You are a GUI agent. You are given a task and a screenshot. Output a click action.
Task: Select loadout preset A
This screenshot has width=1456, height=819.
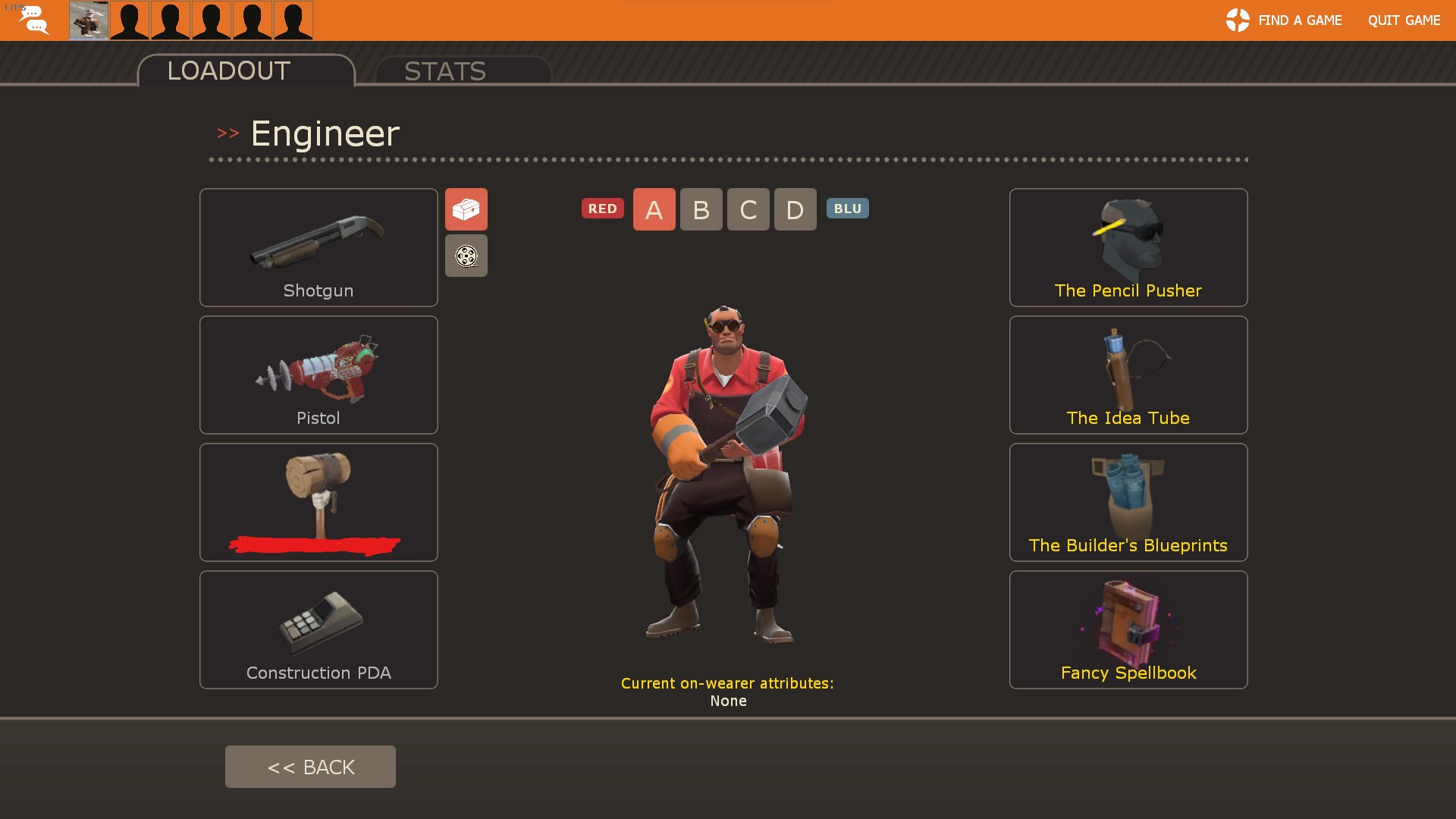tap(654, 209)
